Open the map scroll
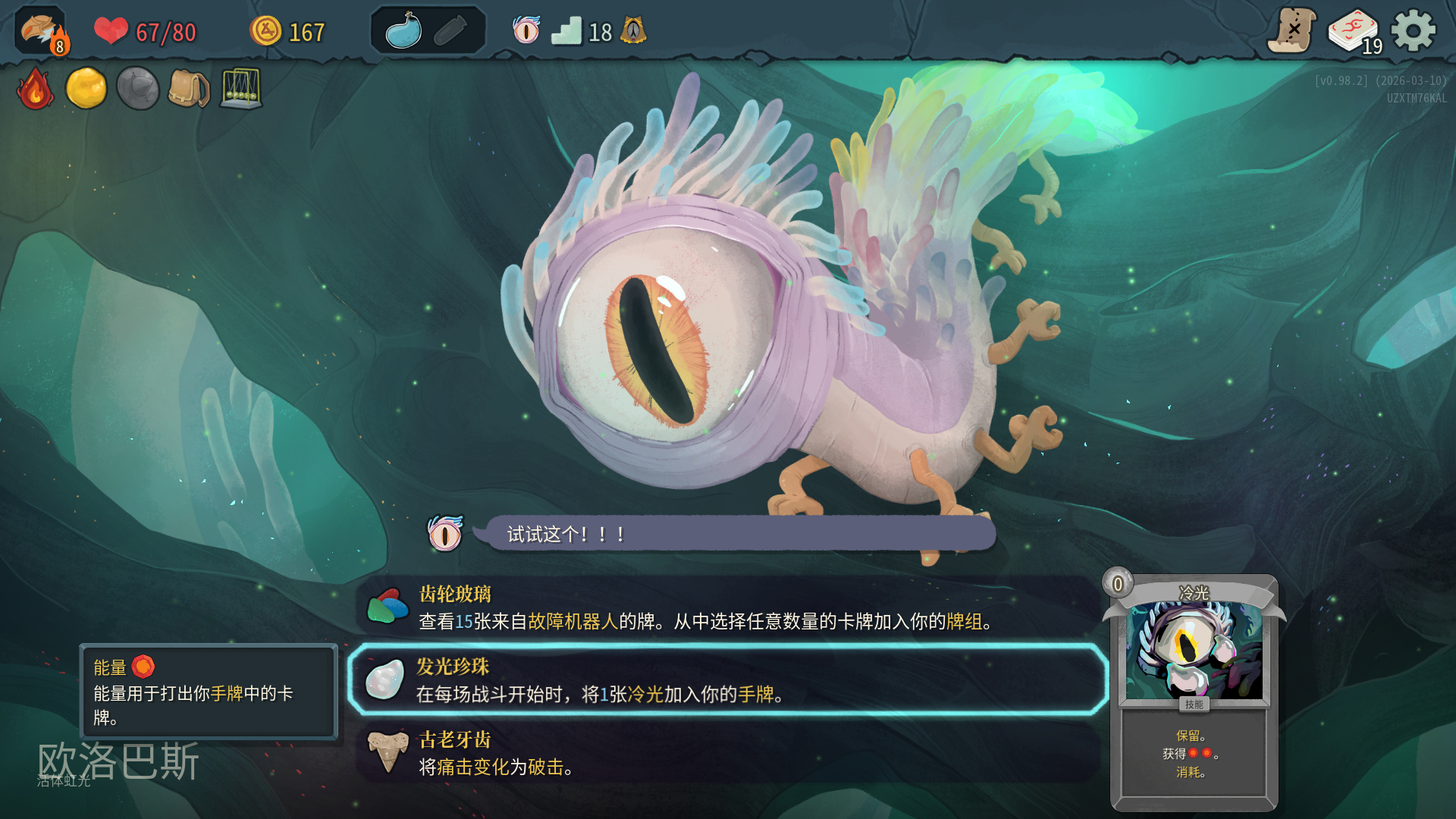Screen dimensions: 1456x819 (1292, 31)
